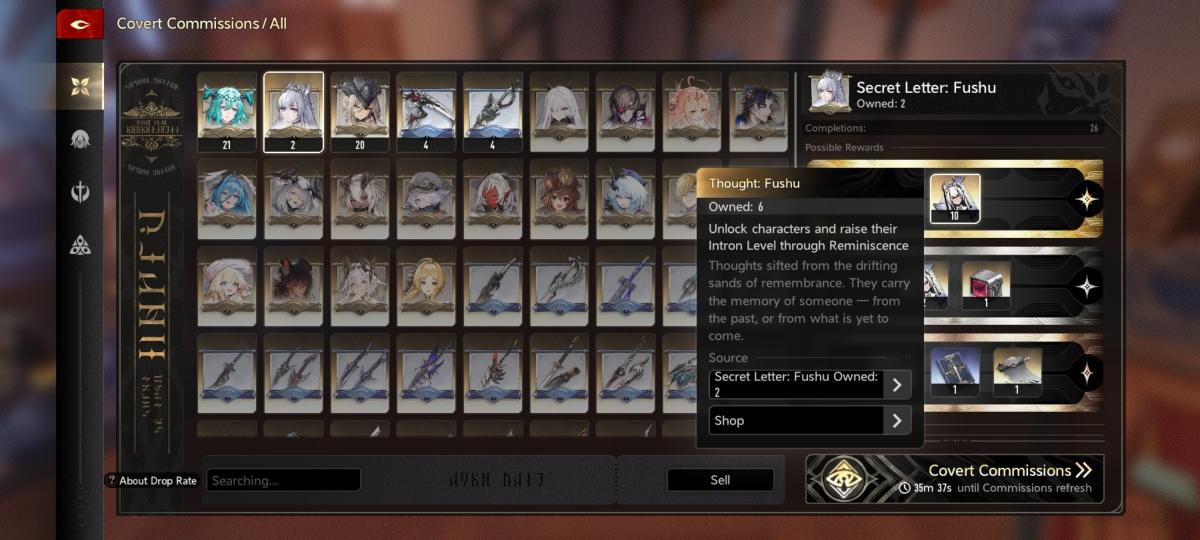
Task: Open the sword-and-shield weapon category tab
Action: (80, 192)
